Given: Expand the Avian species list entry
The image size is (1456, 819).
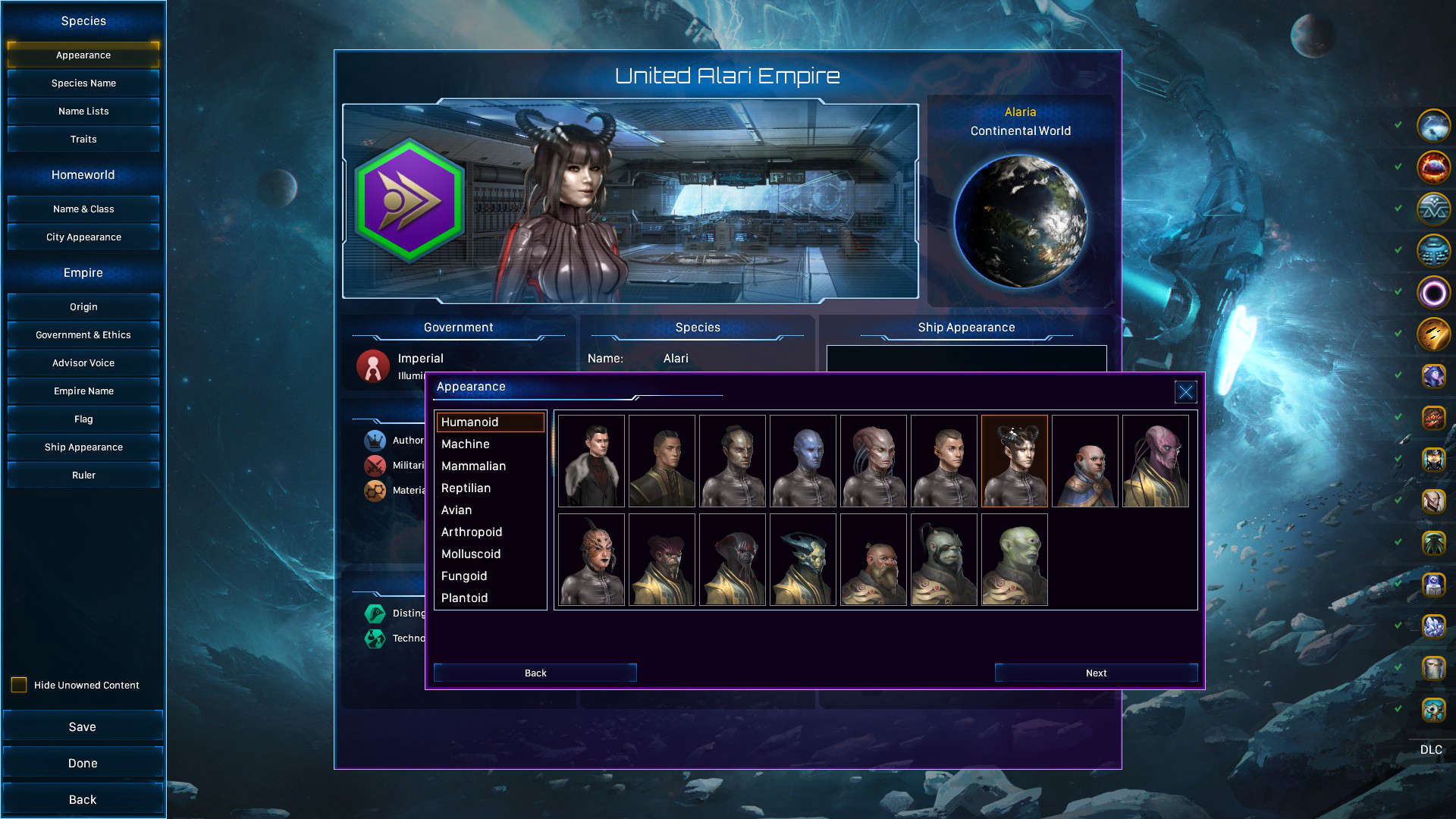Looking at the screenshot, I should (x=456, y=510).
